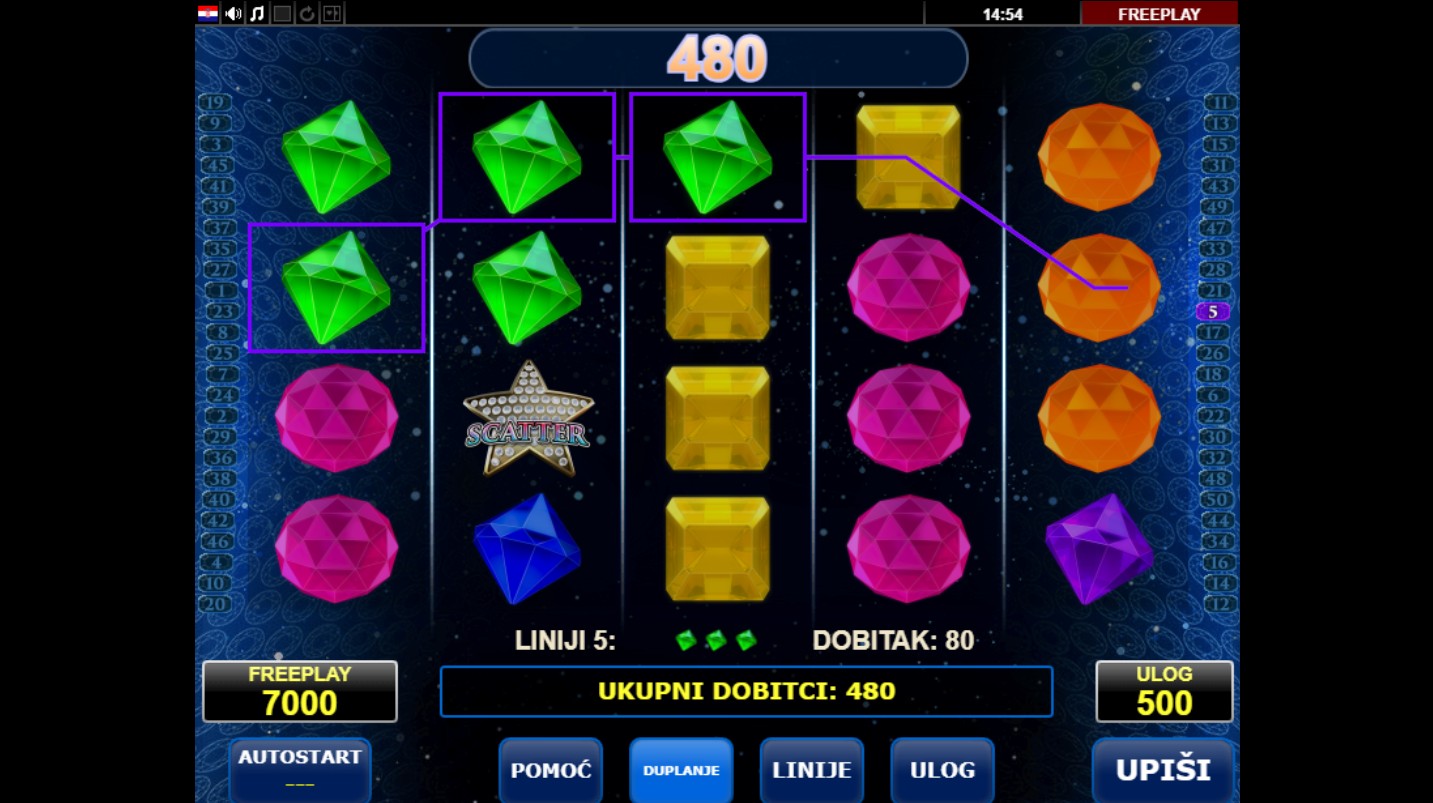Activate the DUPLANJE gamble button
The height and width of the screenshot is (803, 1433).
coord(681,771)
